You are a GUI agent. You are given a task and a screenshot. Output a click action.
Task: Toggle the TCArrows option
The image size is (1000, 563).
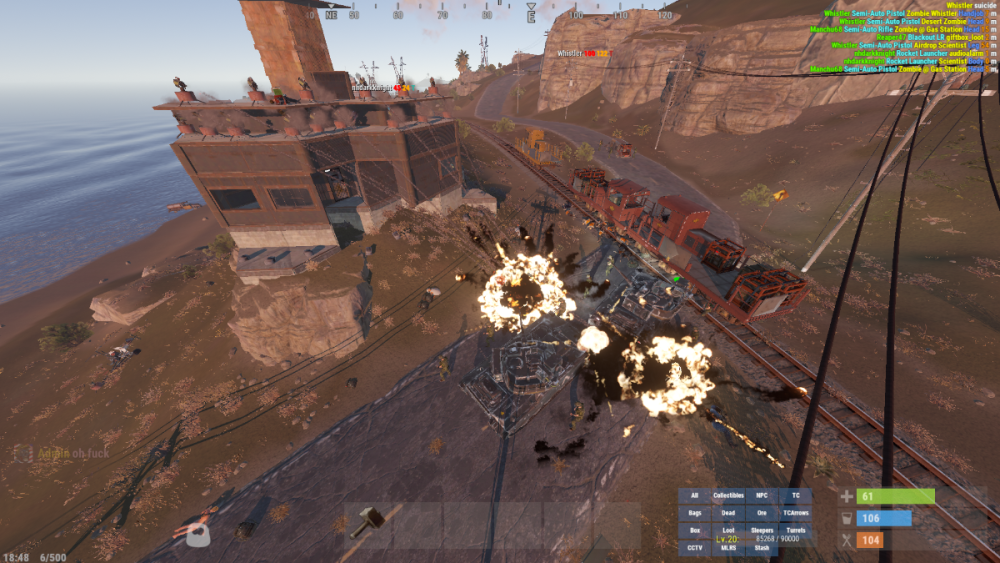coord(795,513)
